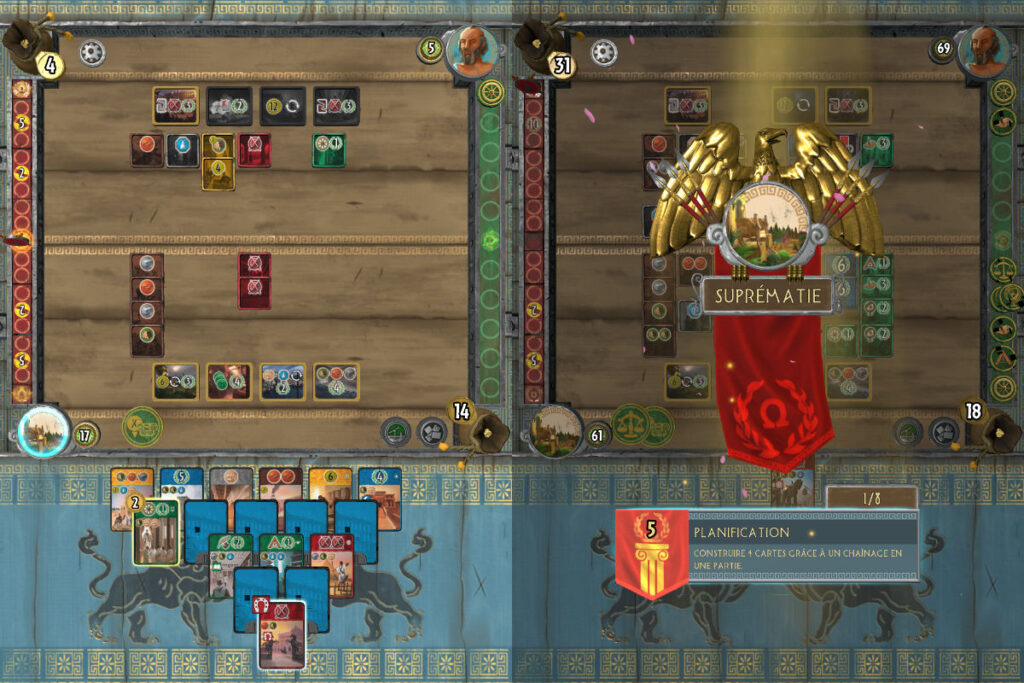The image size is (1024, 683).
Task: Inspect the scales progress token
Action: 631,423
